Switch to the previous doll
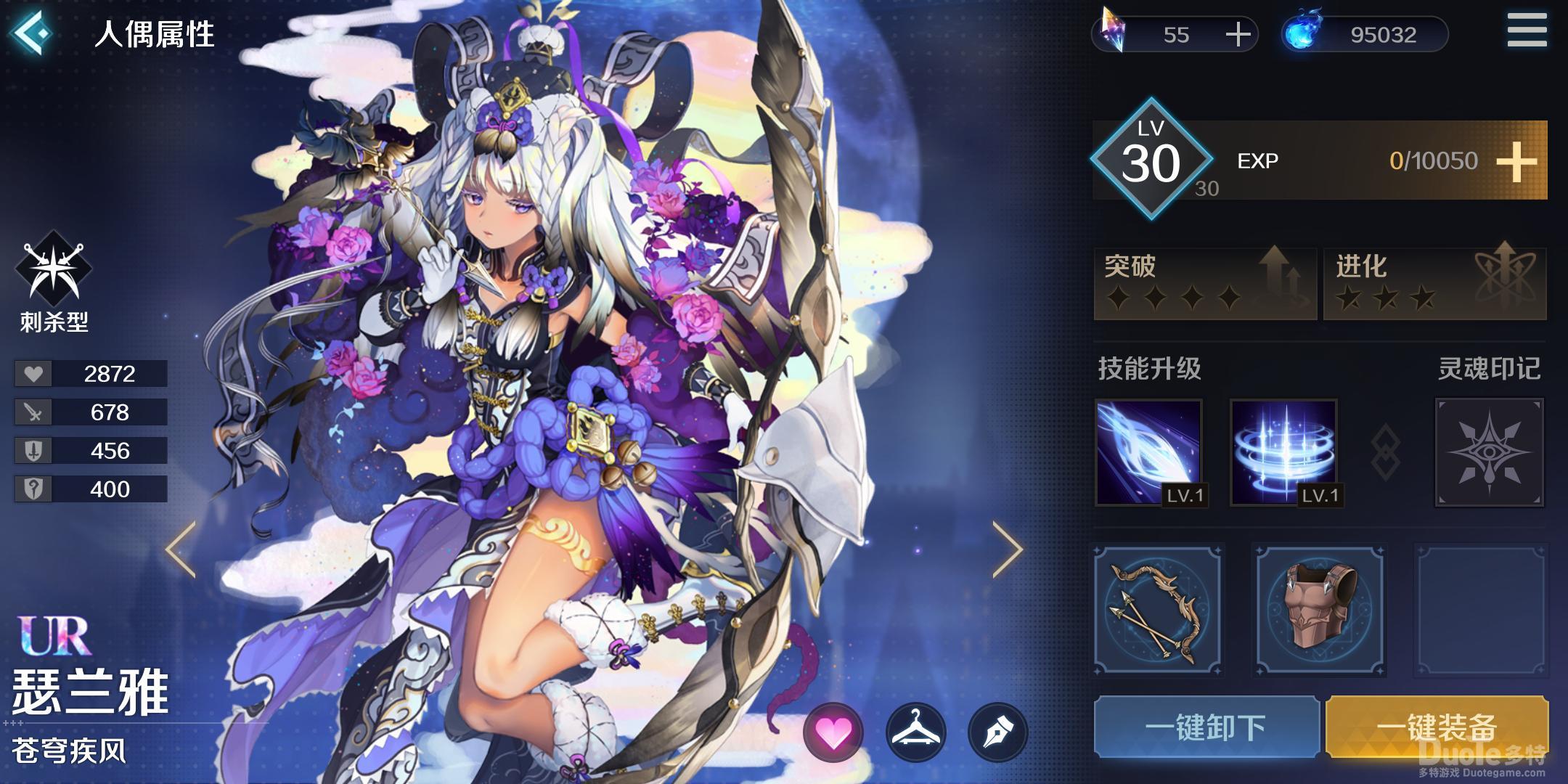This screenshot has width=1568, height=784. (x=181, y=550)
